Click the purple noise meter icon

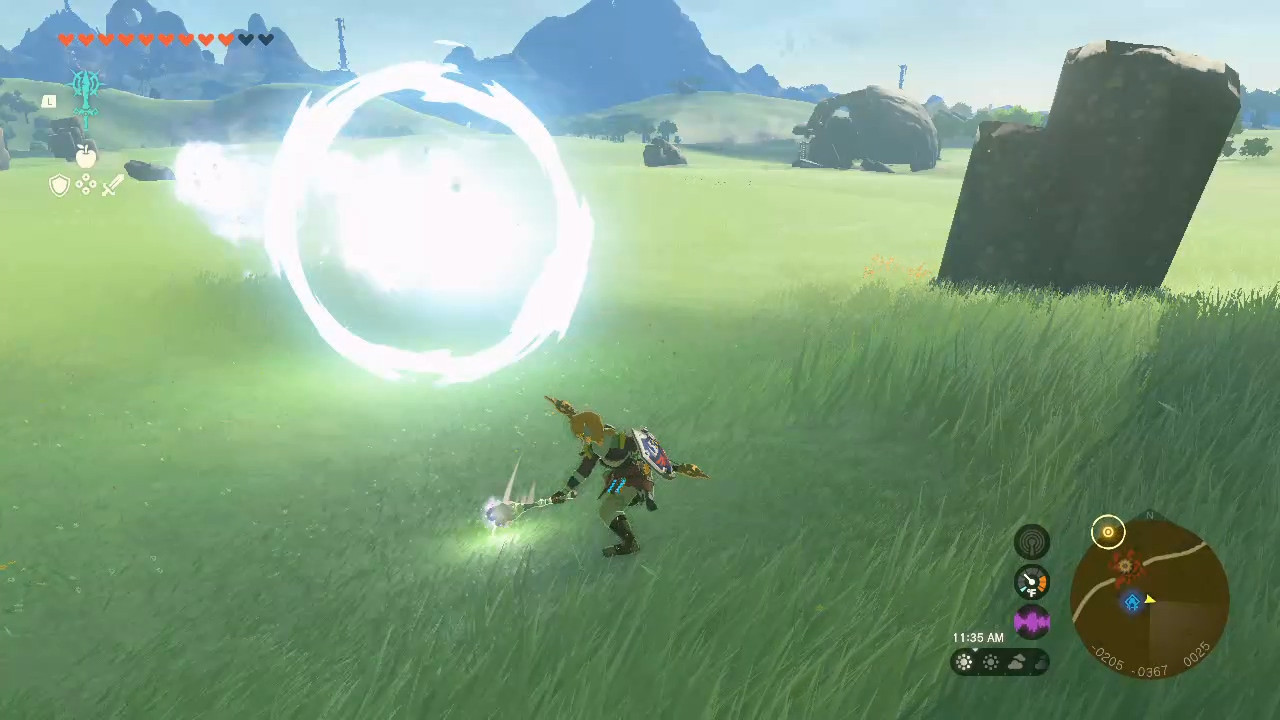tap(1032, 622)
